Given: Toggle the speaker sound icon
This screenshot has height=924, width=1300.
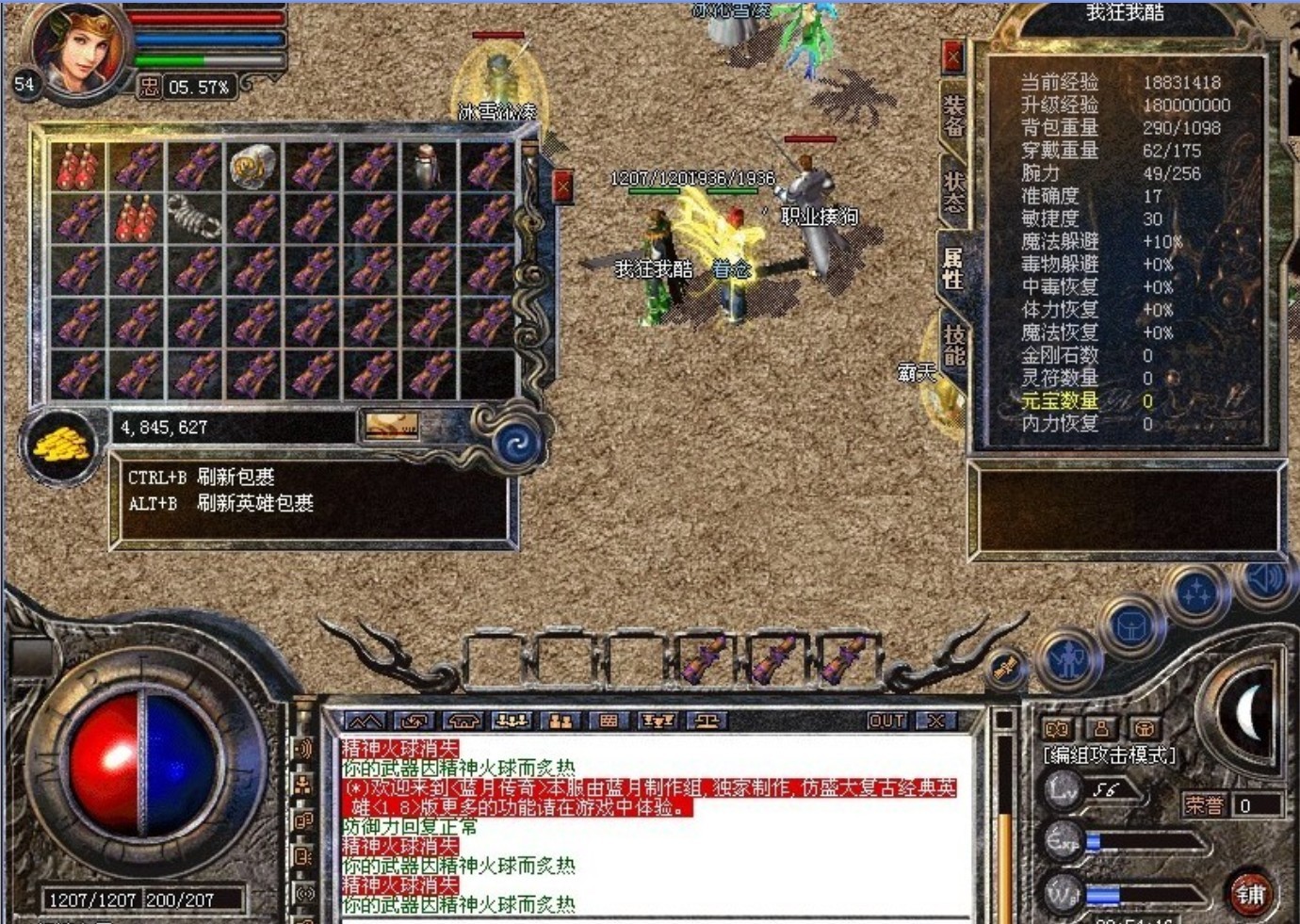Looking at the screenshot, I should click(x=1265, y=579).
